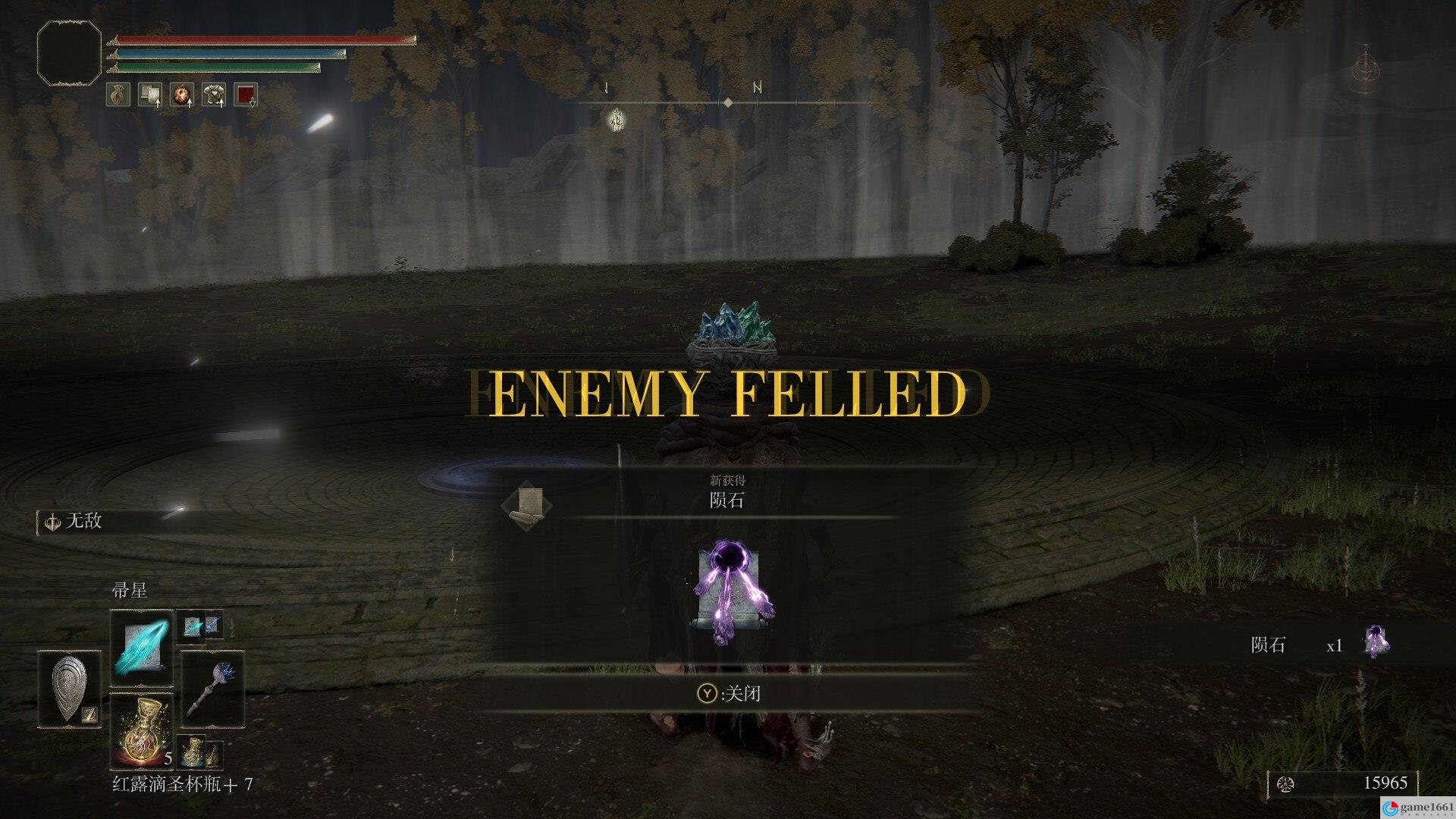Image resolution: width=1456 pixels, height=819 pixels.
Task: Click the 陨石 x1 pickup log entry
Action: 1319,645
